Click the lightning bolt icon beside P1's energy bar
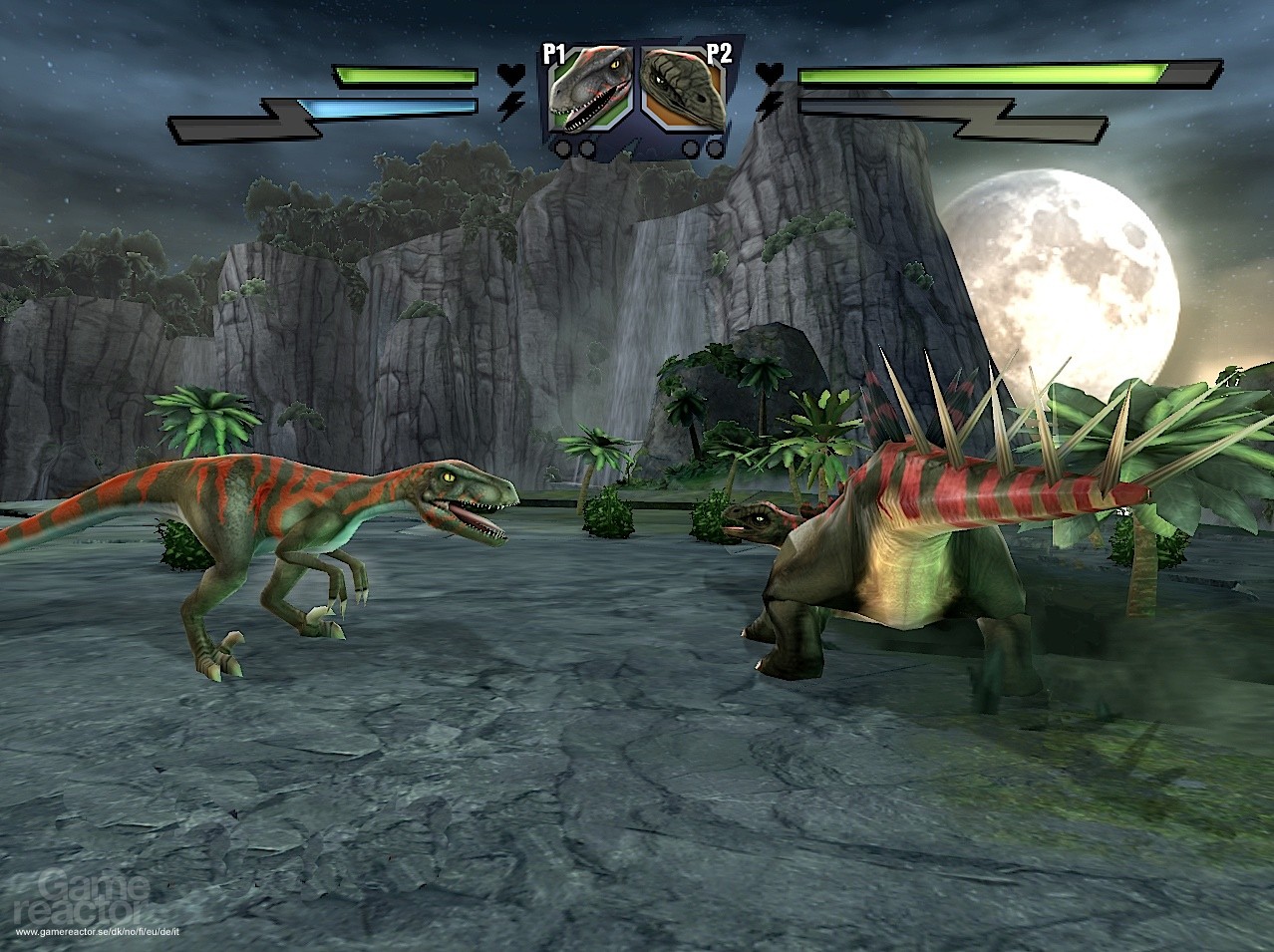This screenshot has height=952, width=1274. (511, 107)
